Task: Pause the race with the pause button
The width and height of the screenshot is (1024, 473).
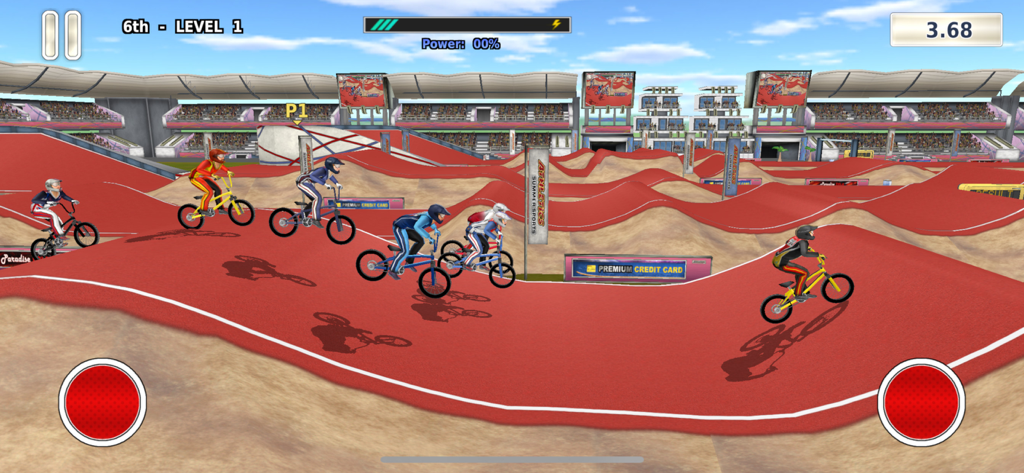Action: 61,35
